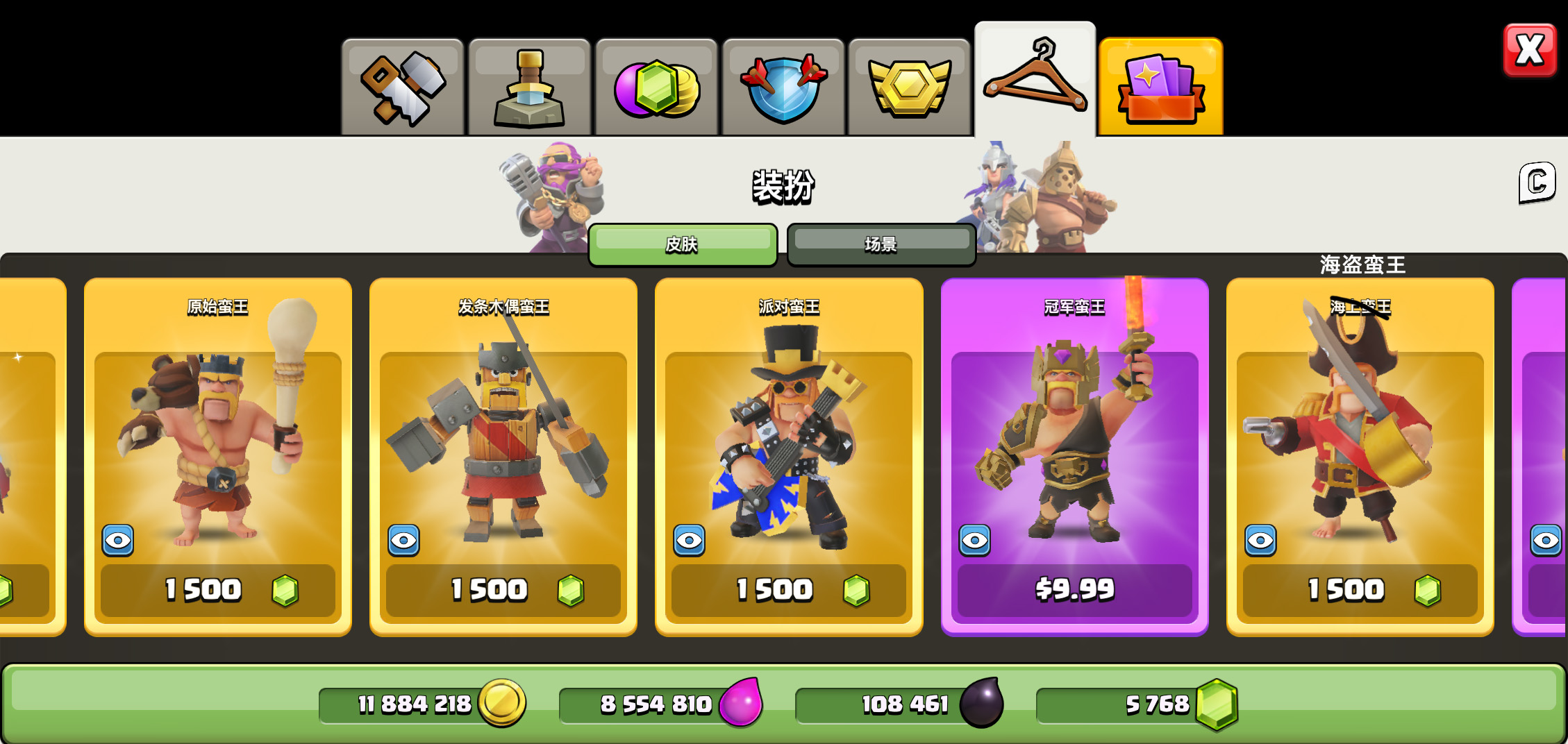Pick the 派对蛮王 guitar skin card
This screenshot has width=1568, height=744.
789,430
